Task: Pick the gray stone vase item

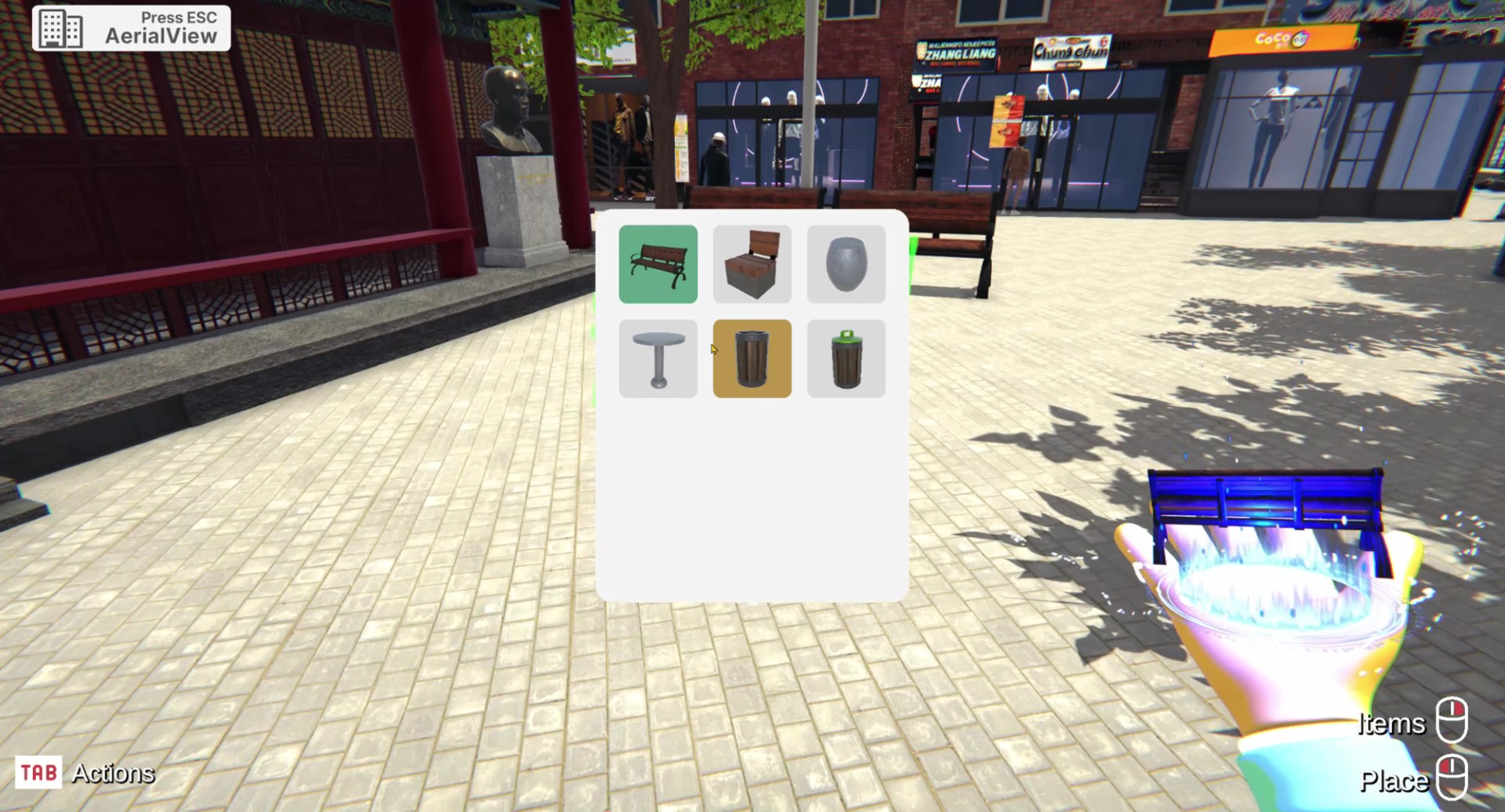Action: 846,264
